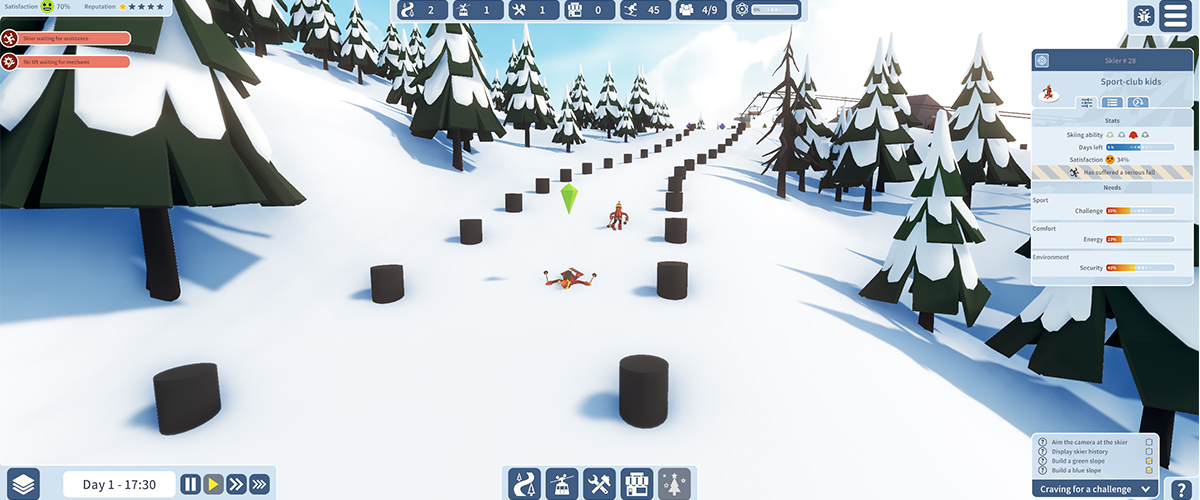Switch to the skier history tab
1200x500 pixels.
click(x=1136, y=102)
